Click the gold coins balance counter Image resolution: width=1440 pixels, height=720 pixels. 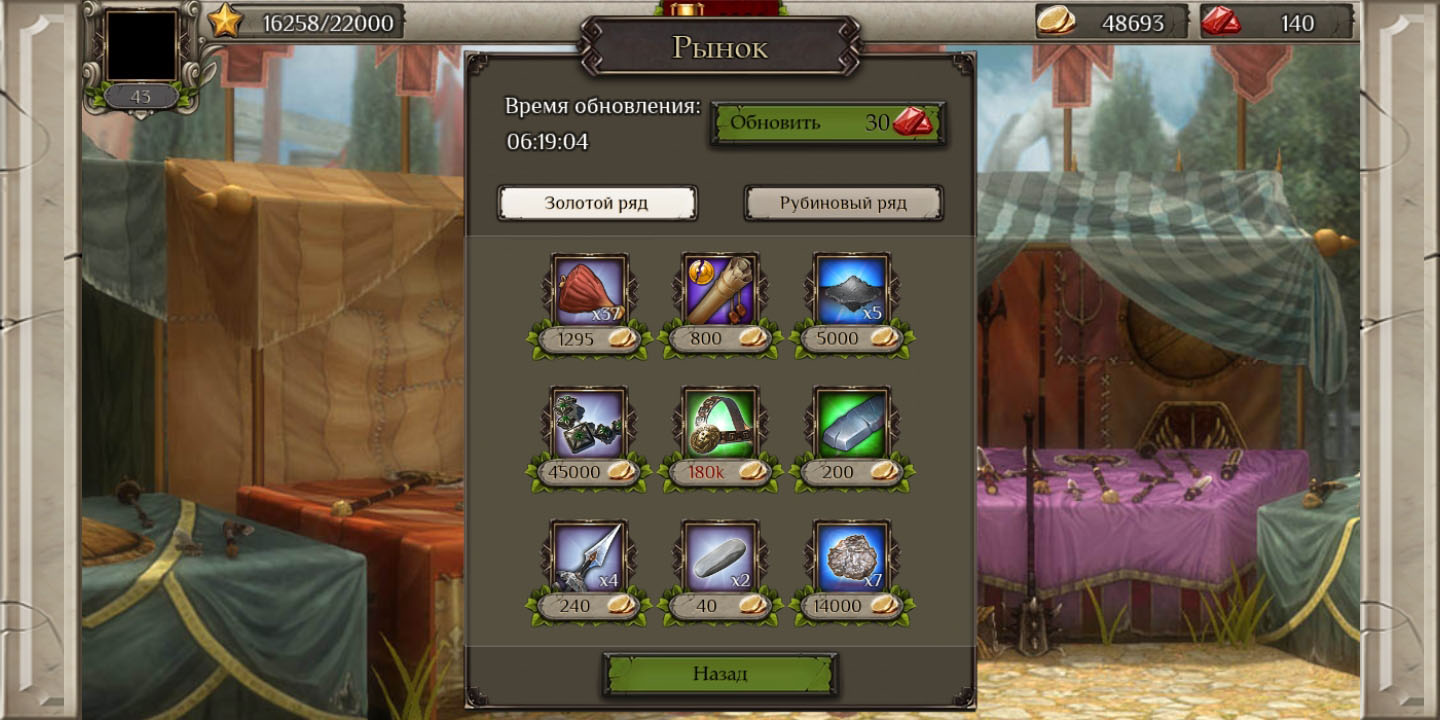1111,22
